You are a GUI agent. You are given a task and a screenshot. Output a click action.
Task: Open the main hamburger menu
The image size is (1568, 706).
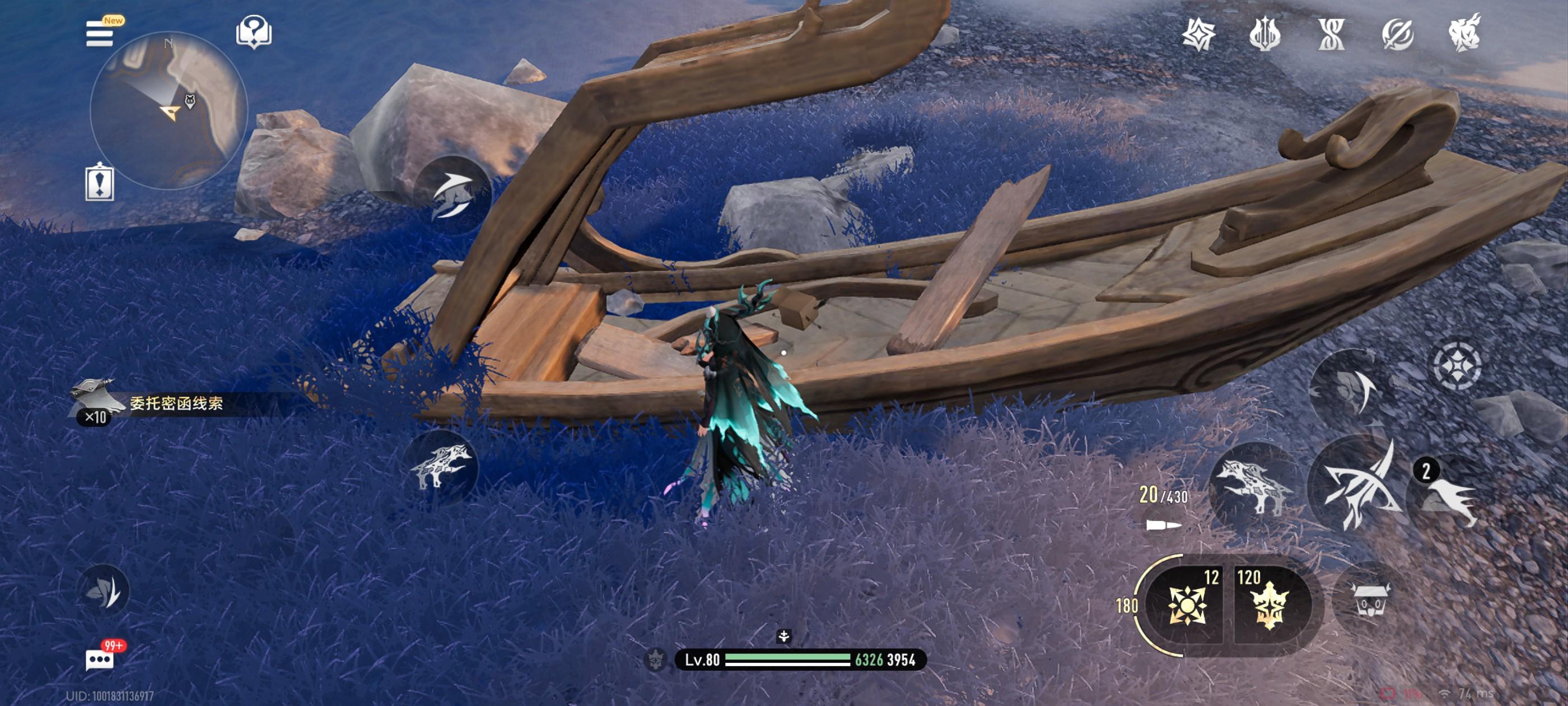(99, 34)
